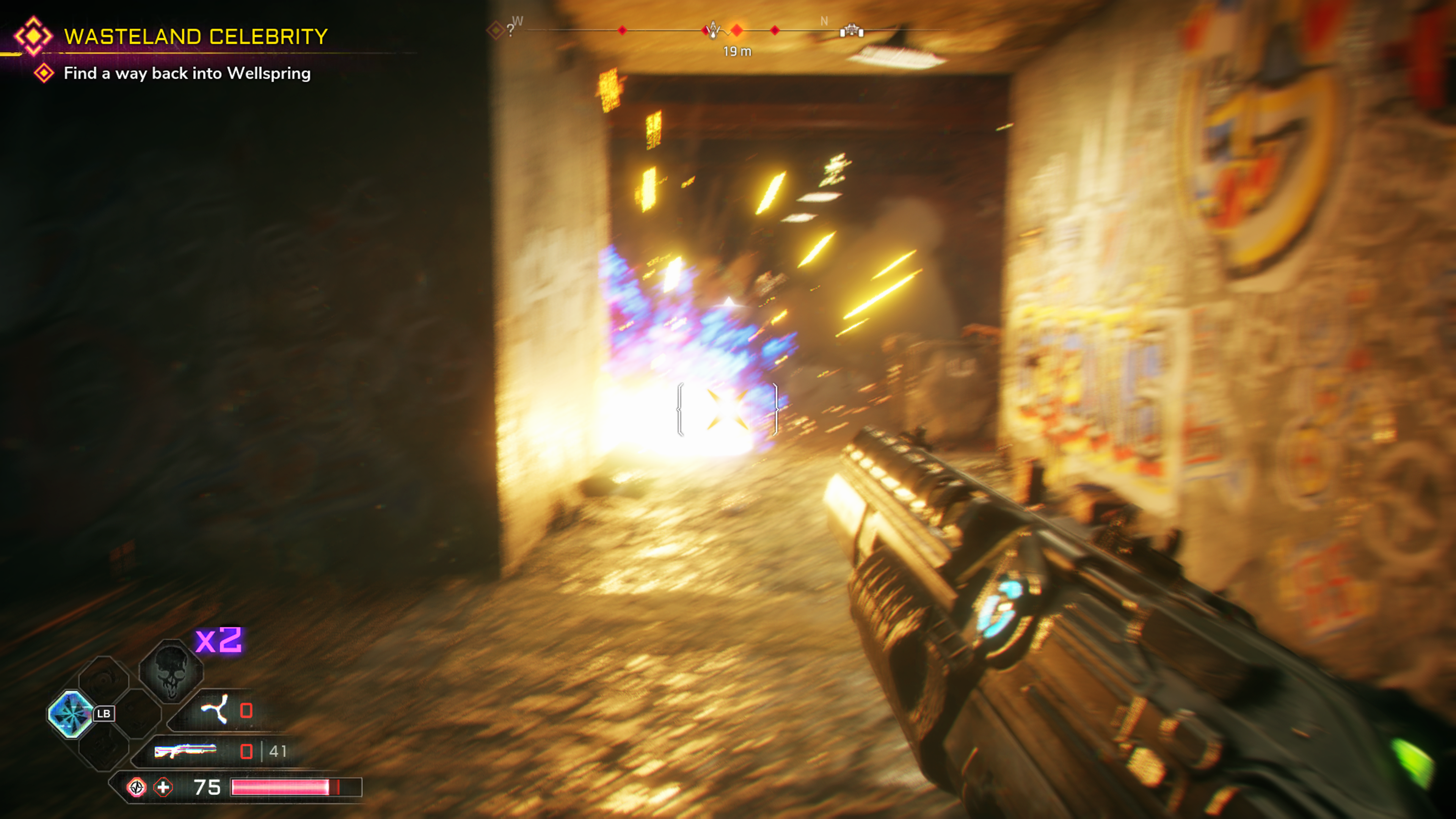
Task: Select the wingstick icon
Action: [215, 709]
